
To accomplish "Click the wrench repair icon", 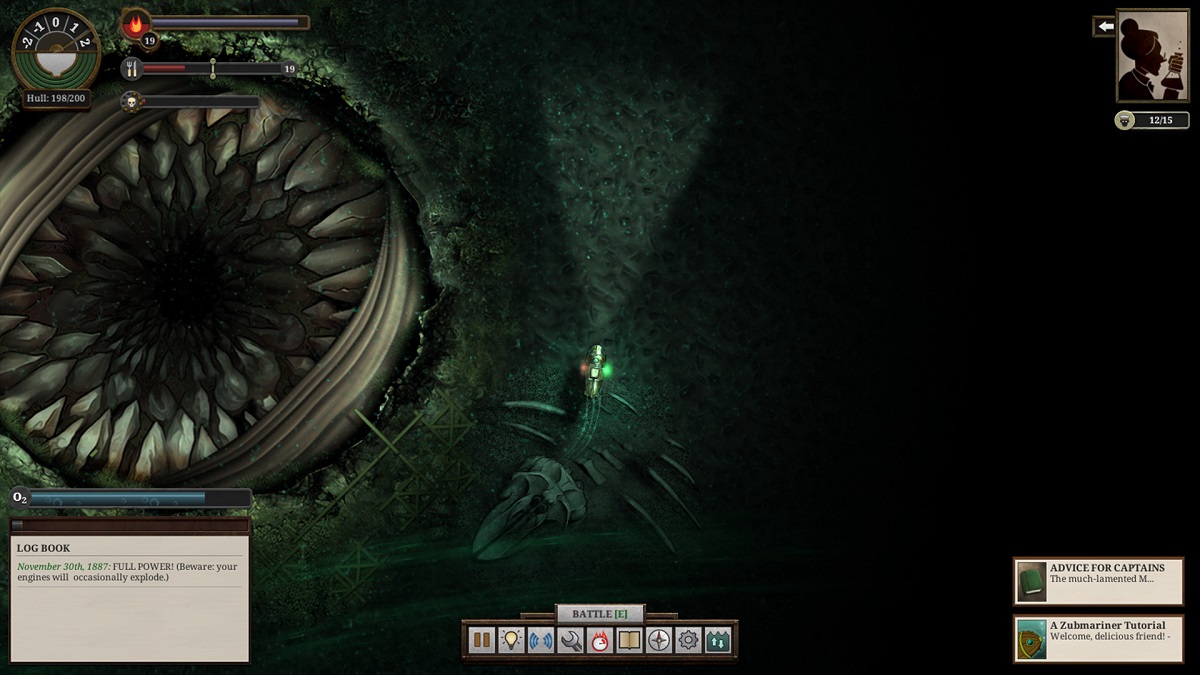I will 571,640.
